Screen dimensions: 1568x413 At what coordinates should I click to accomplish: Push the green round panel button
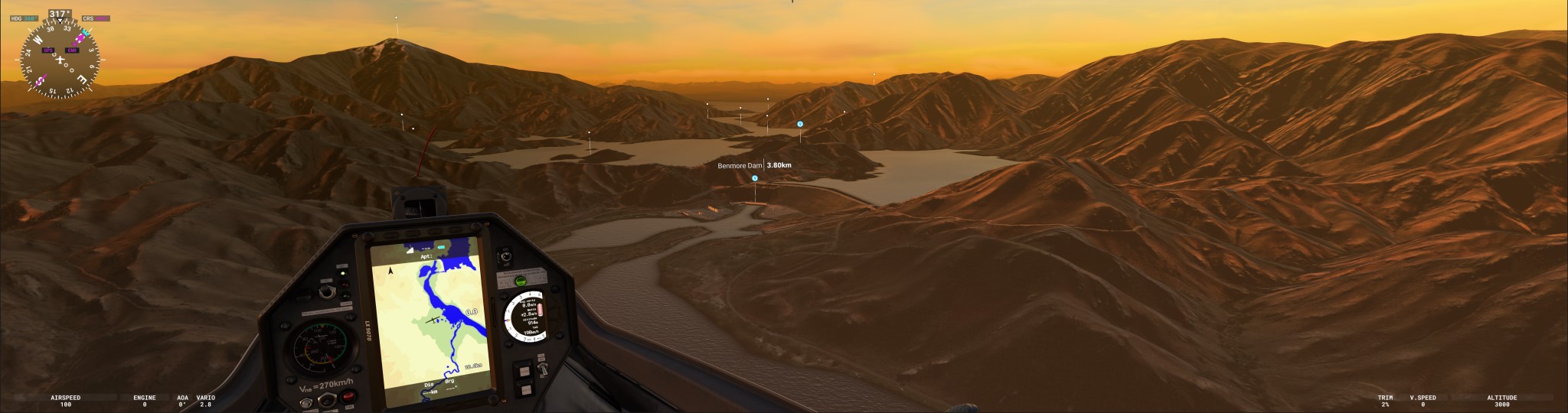[520, 281]
